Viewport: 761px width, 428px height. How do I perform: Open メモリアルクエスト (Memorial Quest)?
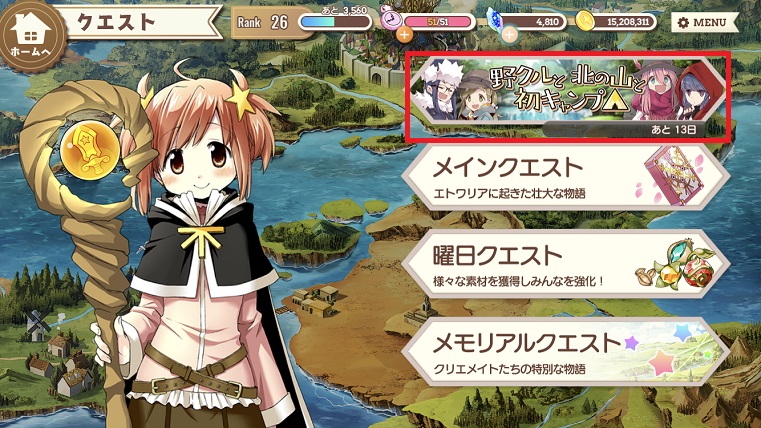tap(565, 350)
